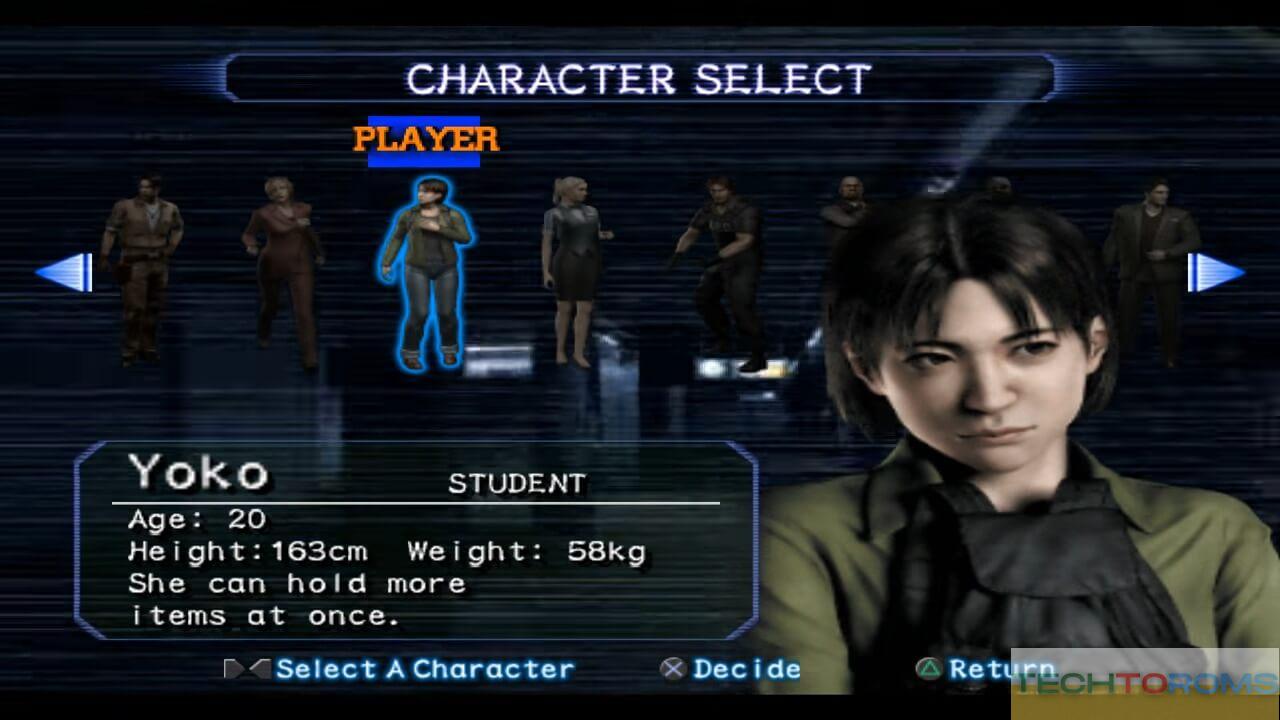1280x720 pixels.
Task: Open the TechToRoms watermark logo
Action: point(1144,682)
